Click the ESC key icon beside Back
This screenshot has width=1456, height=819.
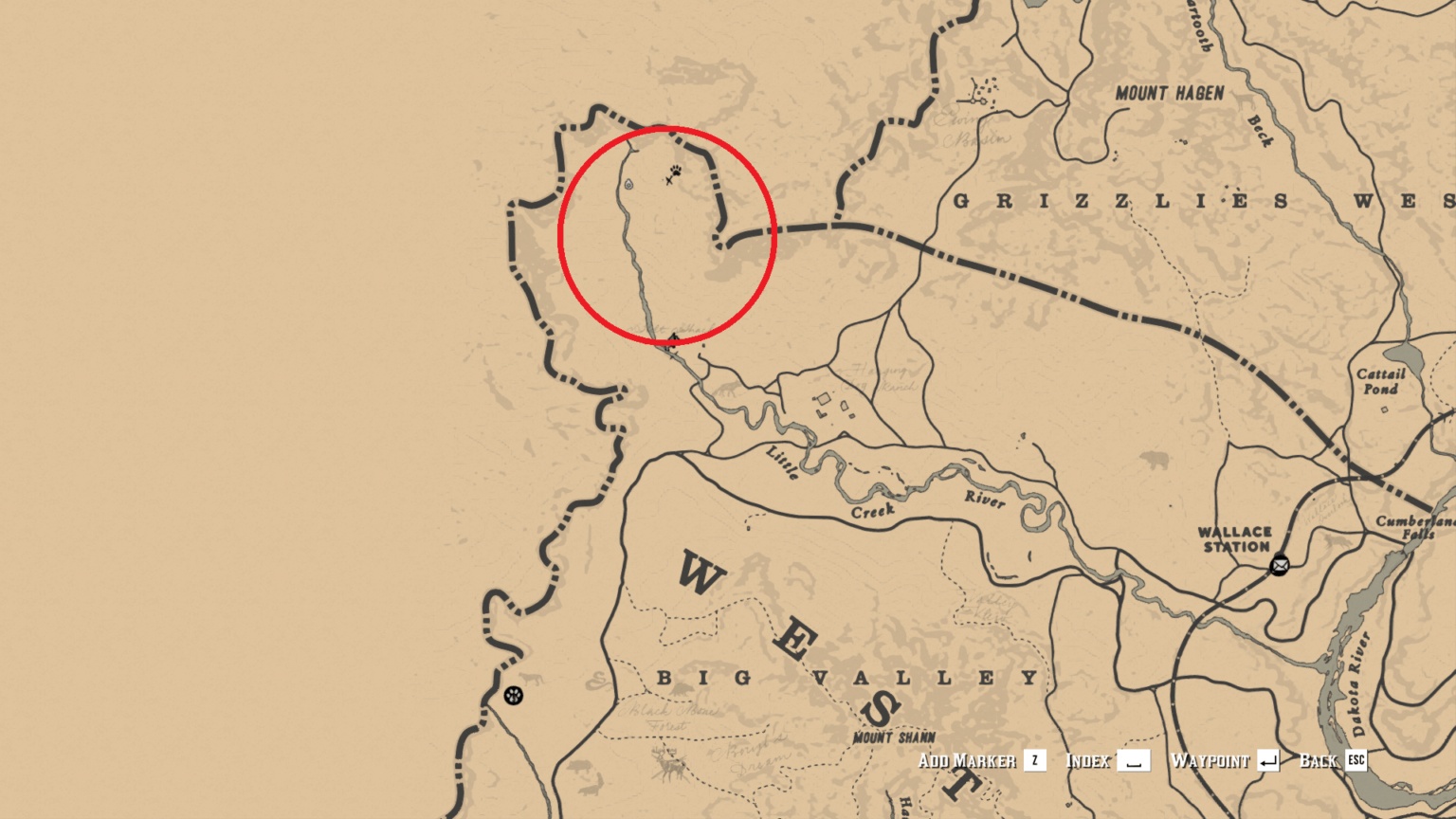(x=1356, y=760)
